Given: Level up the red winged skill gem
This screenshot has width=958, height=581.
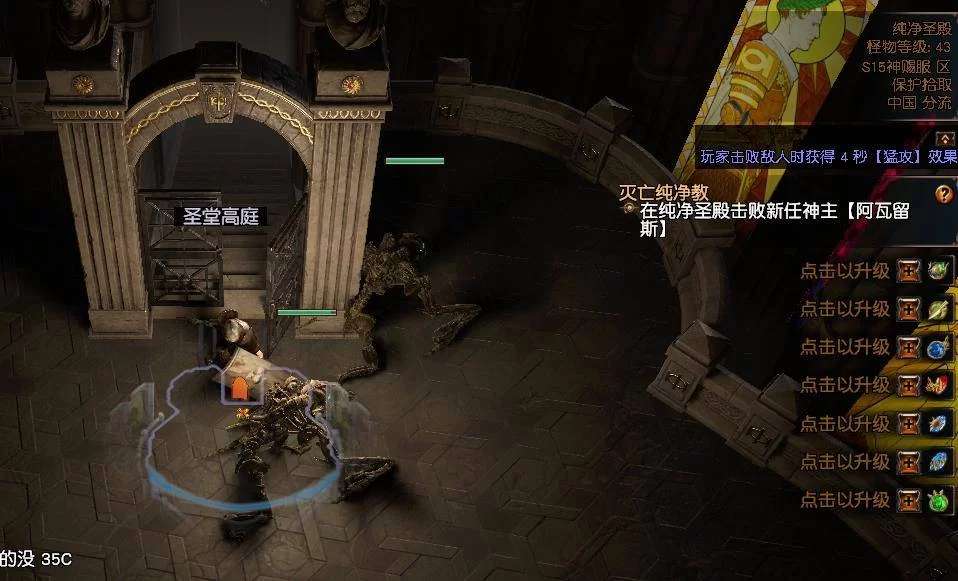Looking at the screenshot, I should pos(908,385).
